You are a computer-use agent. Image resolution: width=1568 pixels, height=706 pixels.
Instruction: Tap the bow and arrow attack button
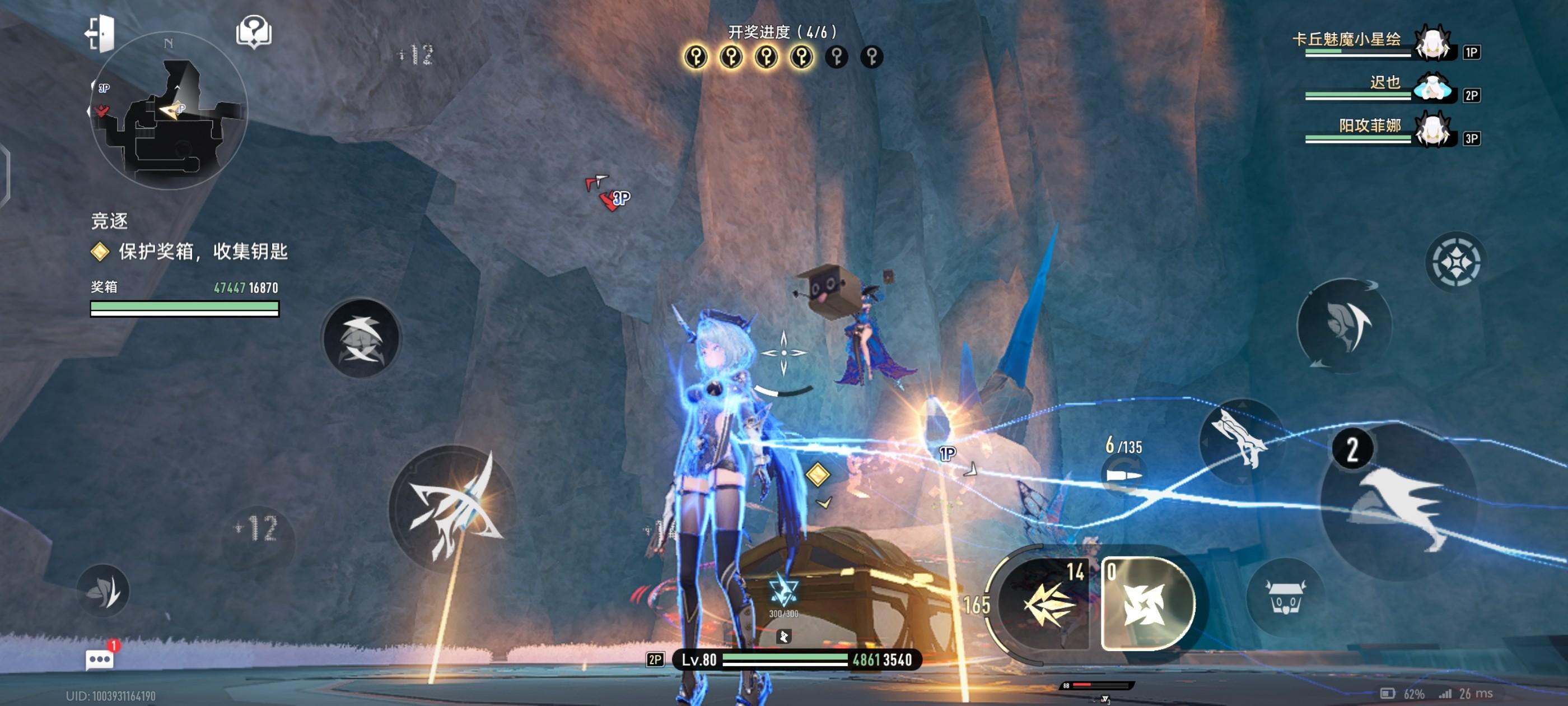453,508
